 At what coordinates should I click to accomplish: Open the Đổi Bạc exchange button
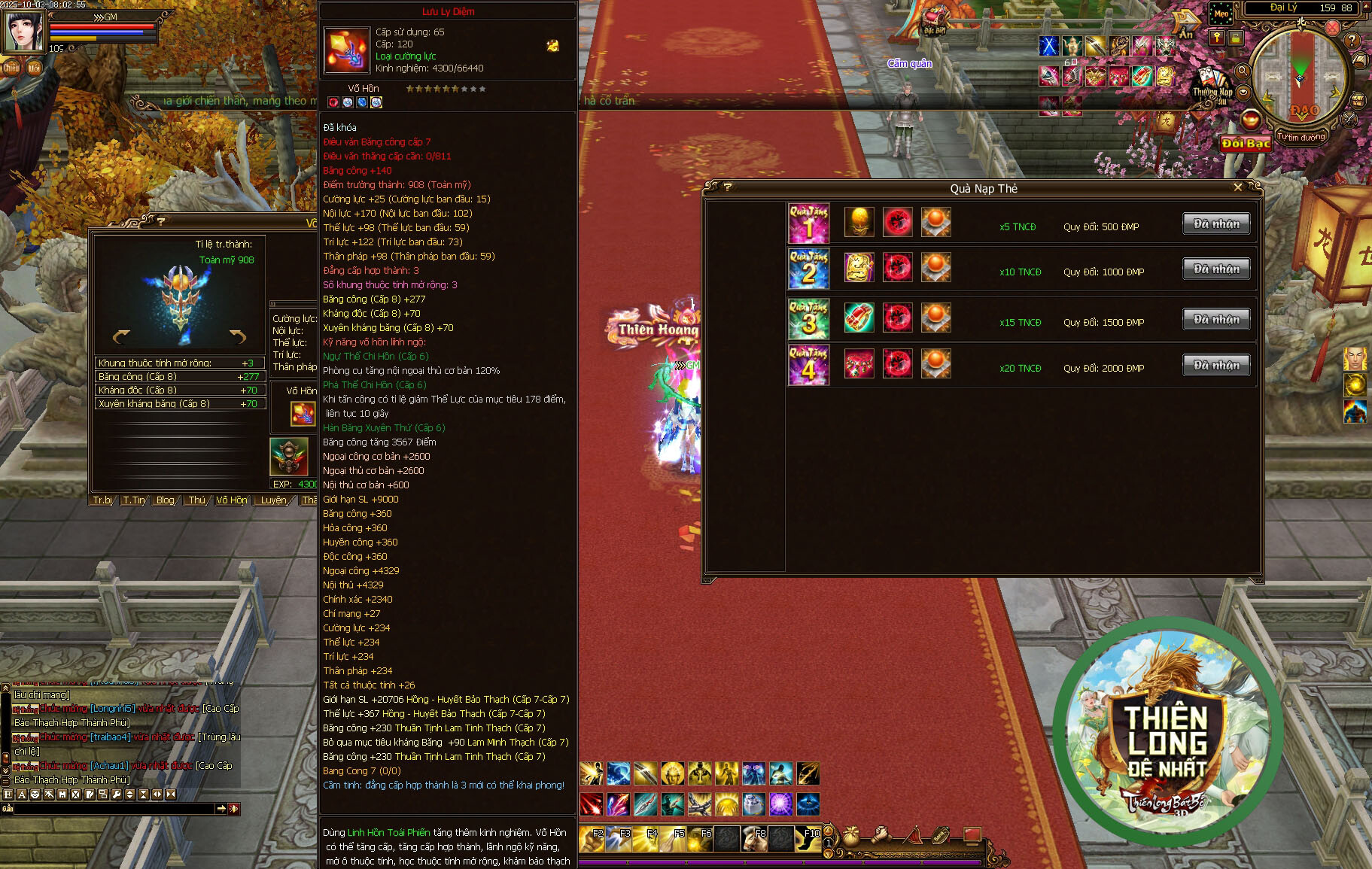pyautogui.click(x=1246, y=143)
